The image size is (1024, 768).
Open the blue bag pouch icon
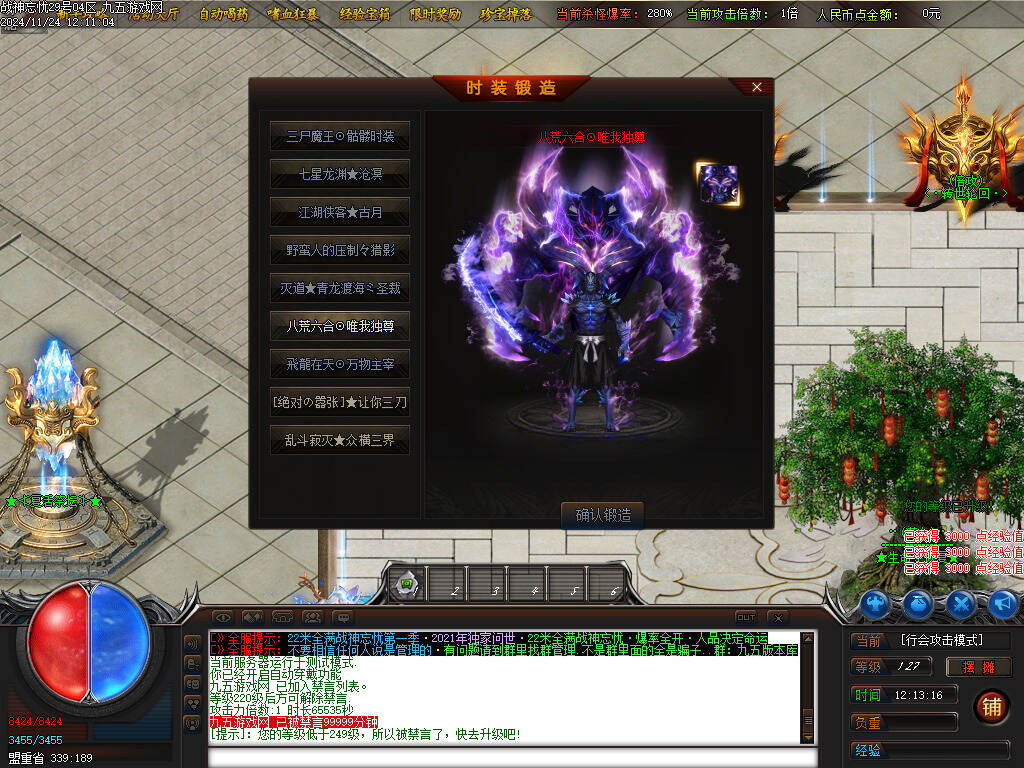coord(919,604)
